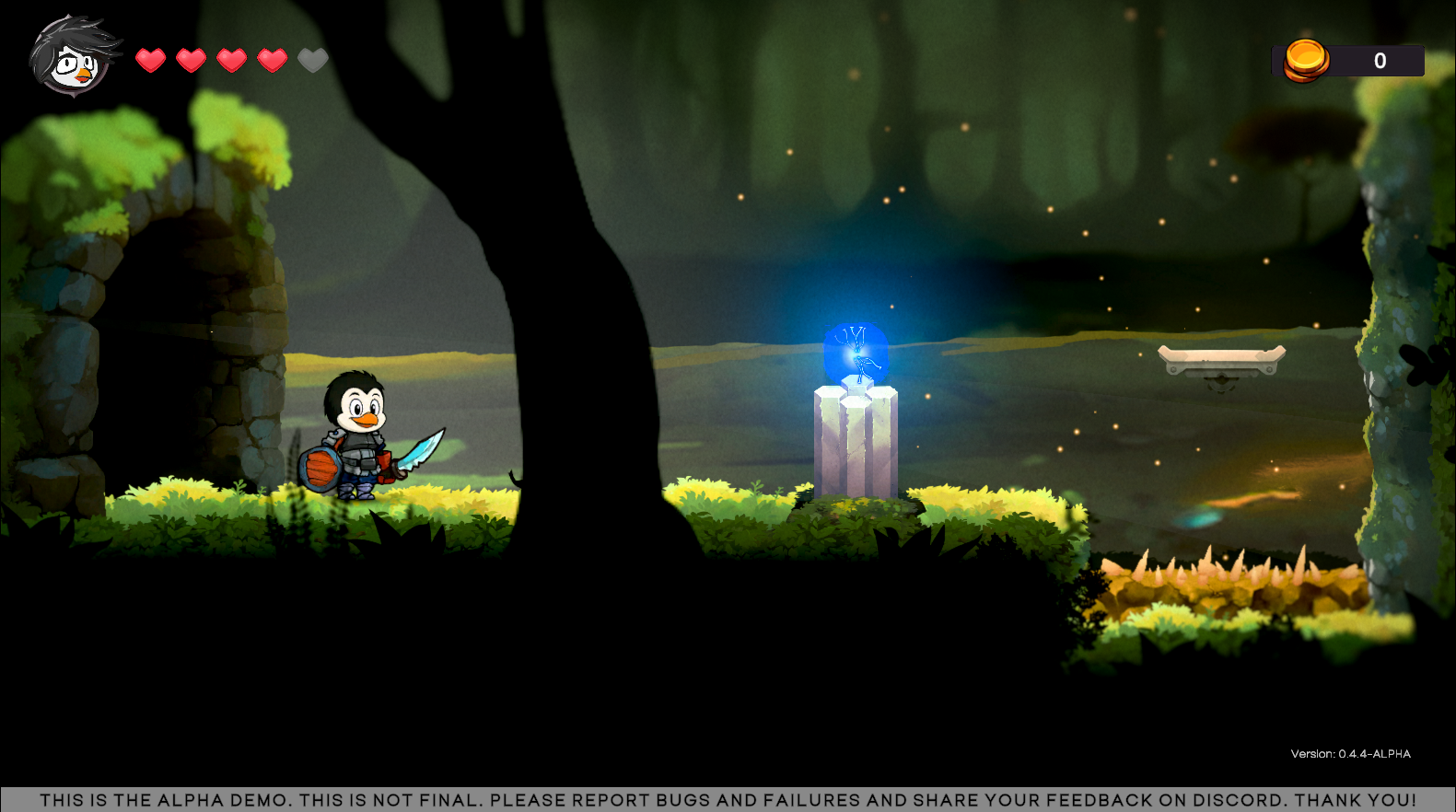Click the coin counter showing zero
The width and height of the screenshot is (1456, 812).
[x=1380, y=60]
